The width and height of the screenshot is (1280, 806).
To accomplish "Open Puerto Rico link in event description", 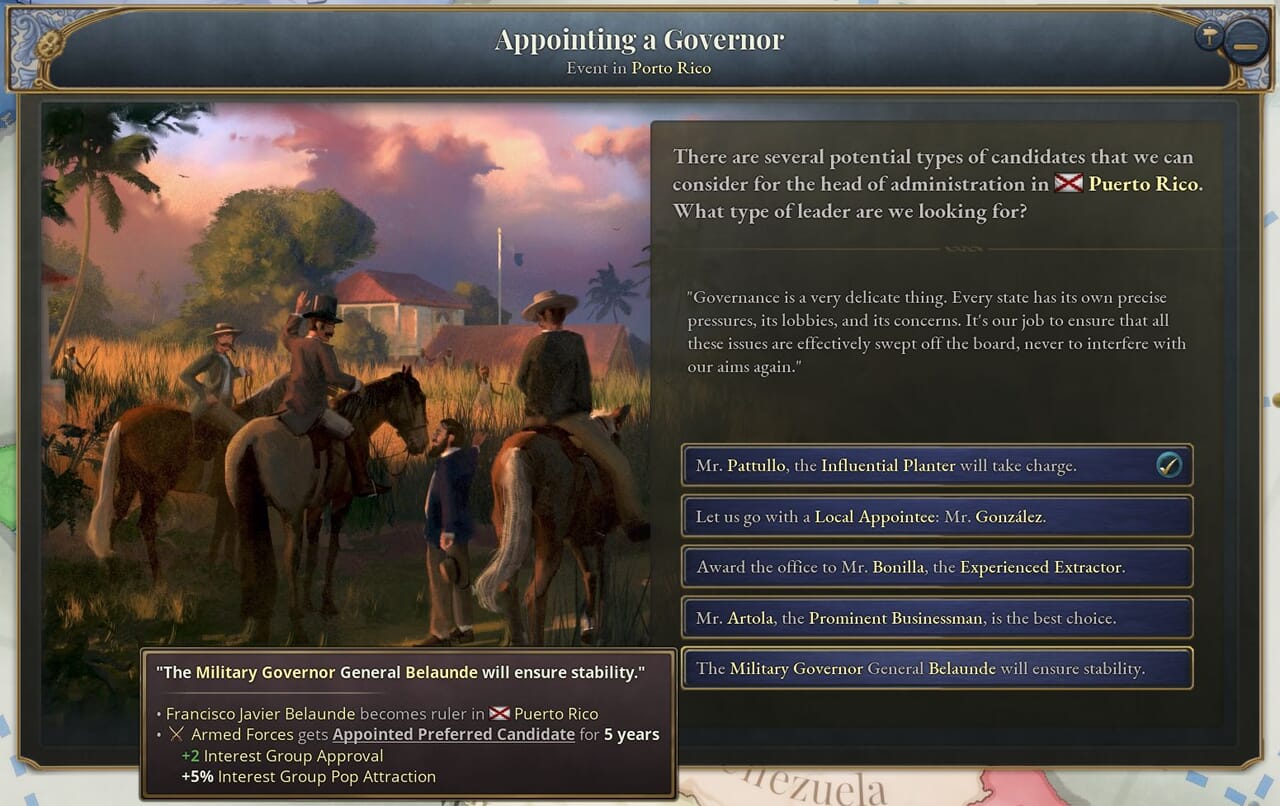I will click(x=1143, y=184).
